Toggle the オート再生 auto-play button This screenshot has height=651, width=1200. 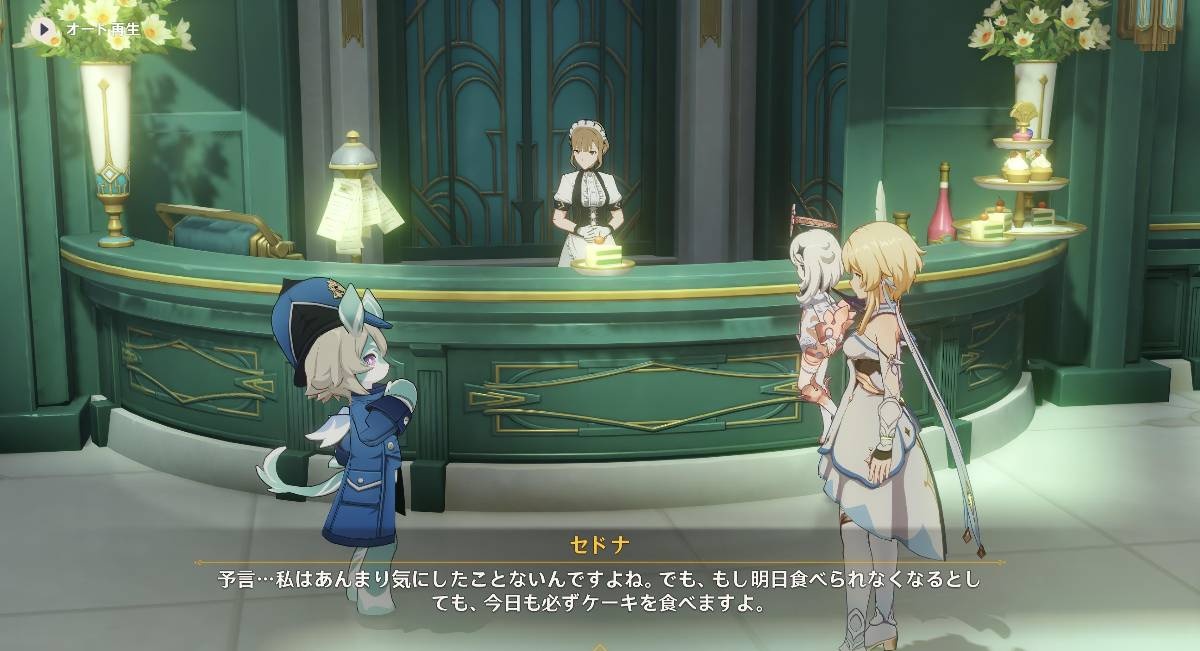[45, 29]
